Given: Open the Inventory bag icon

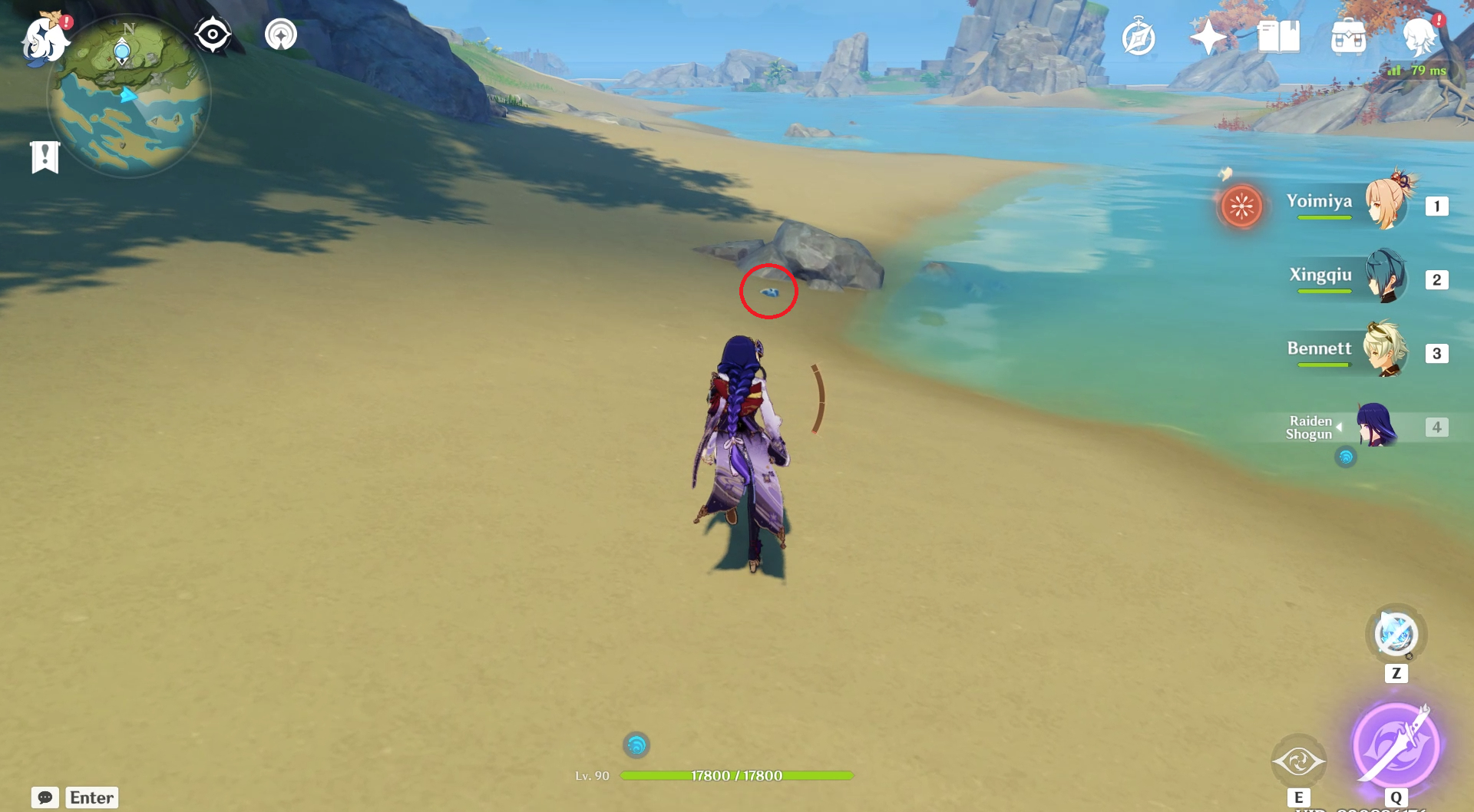Looking at the screenshot, I should (x=1350, y=35).
